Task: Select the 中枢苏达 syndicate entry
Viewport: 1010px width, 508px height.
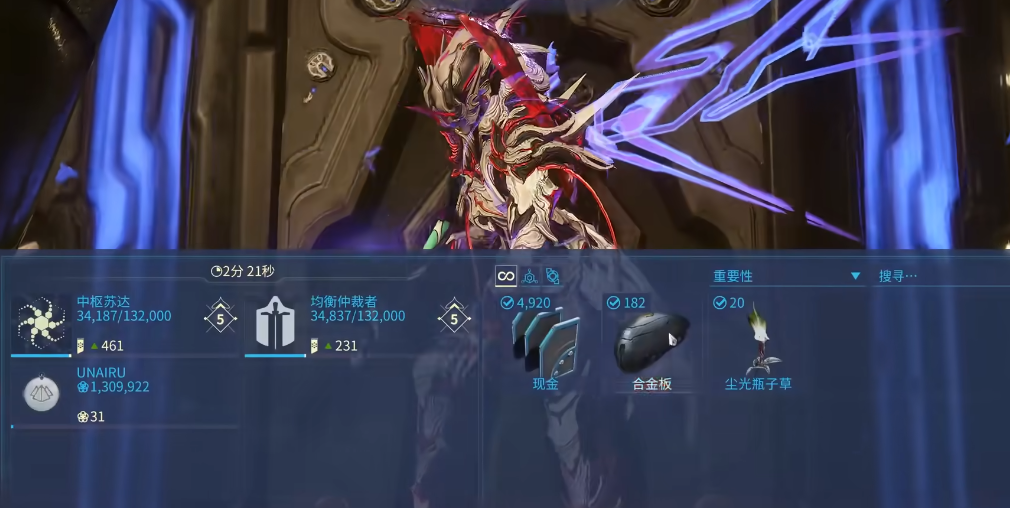Action: [x=125, y=324]
